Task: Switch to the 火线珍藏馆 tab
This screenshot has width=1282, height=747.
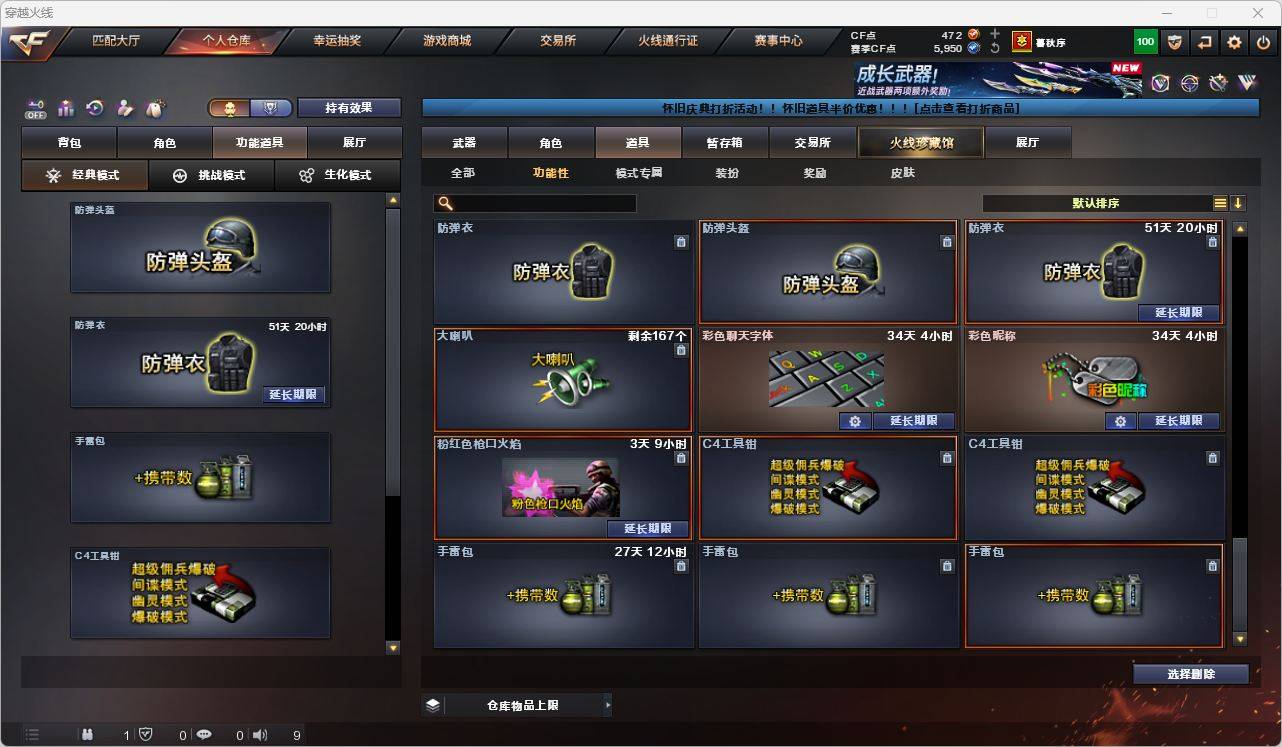Action: pos(919,142)
